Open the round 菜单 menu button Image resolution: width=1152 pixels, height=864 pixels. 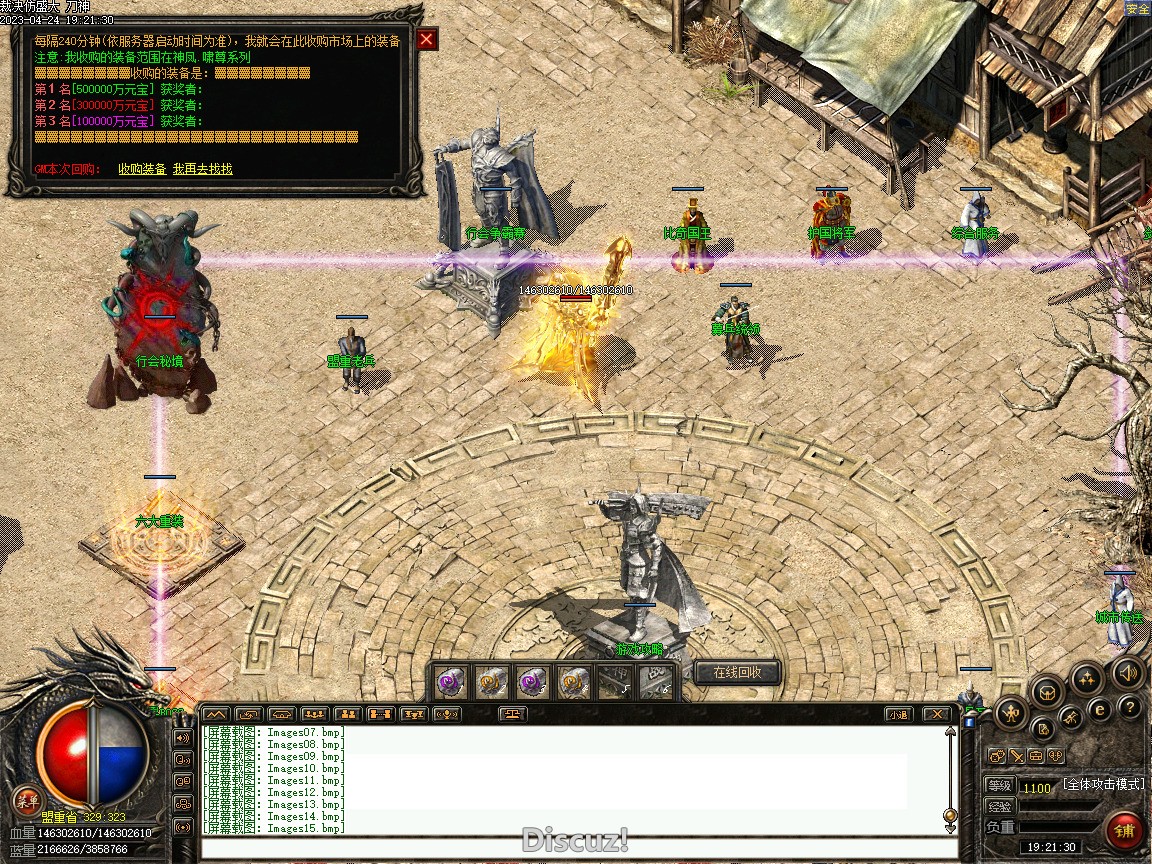pyautogui.click(x=27, y=800)
